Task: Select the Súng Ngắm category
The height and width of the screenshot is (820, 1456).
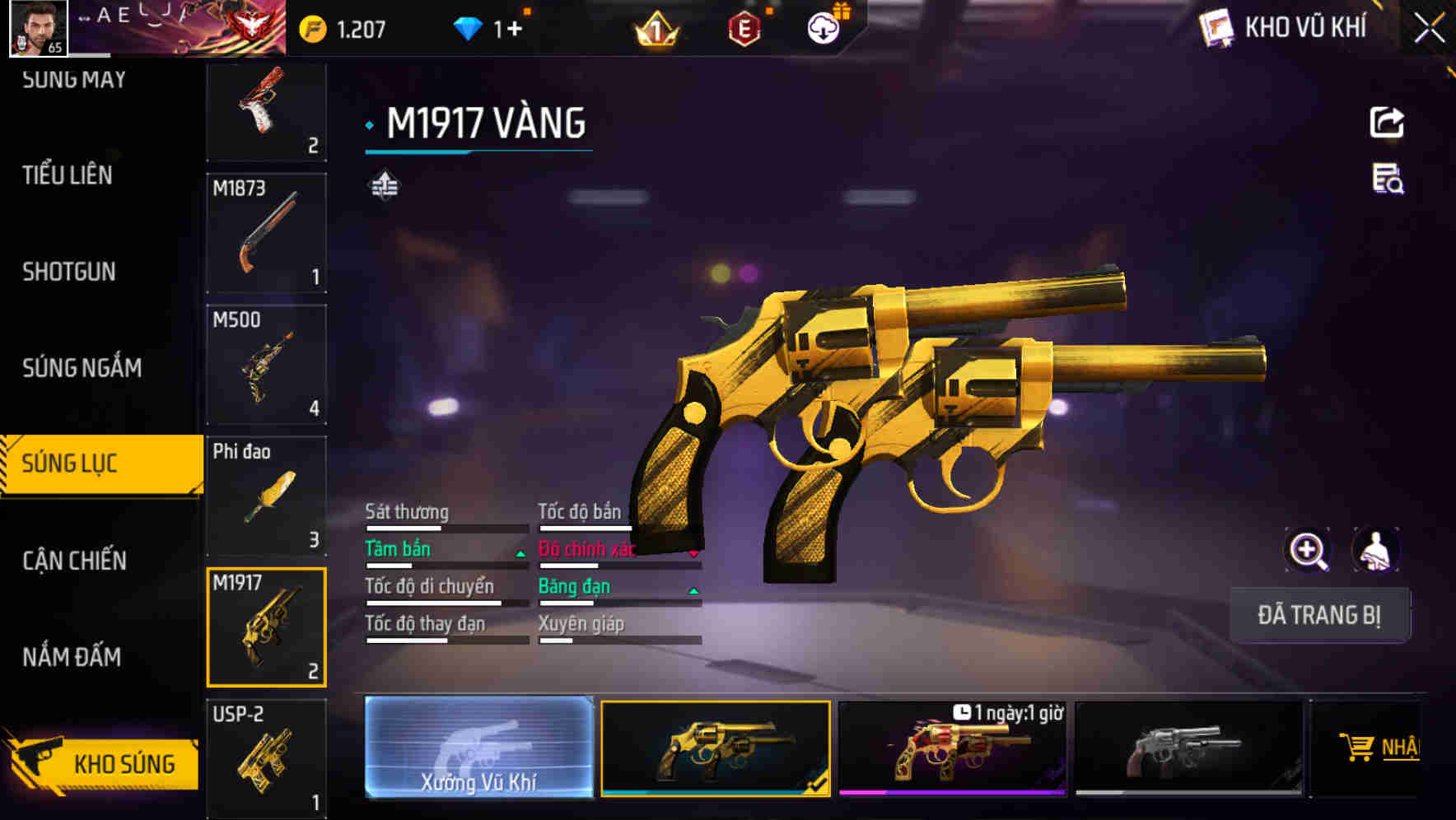Action: (x=82, y=368)
